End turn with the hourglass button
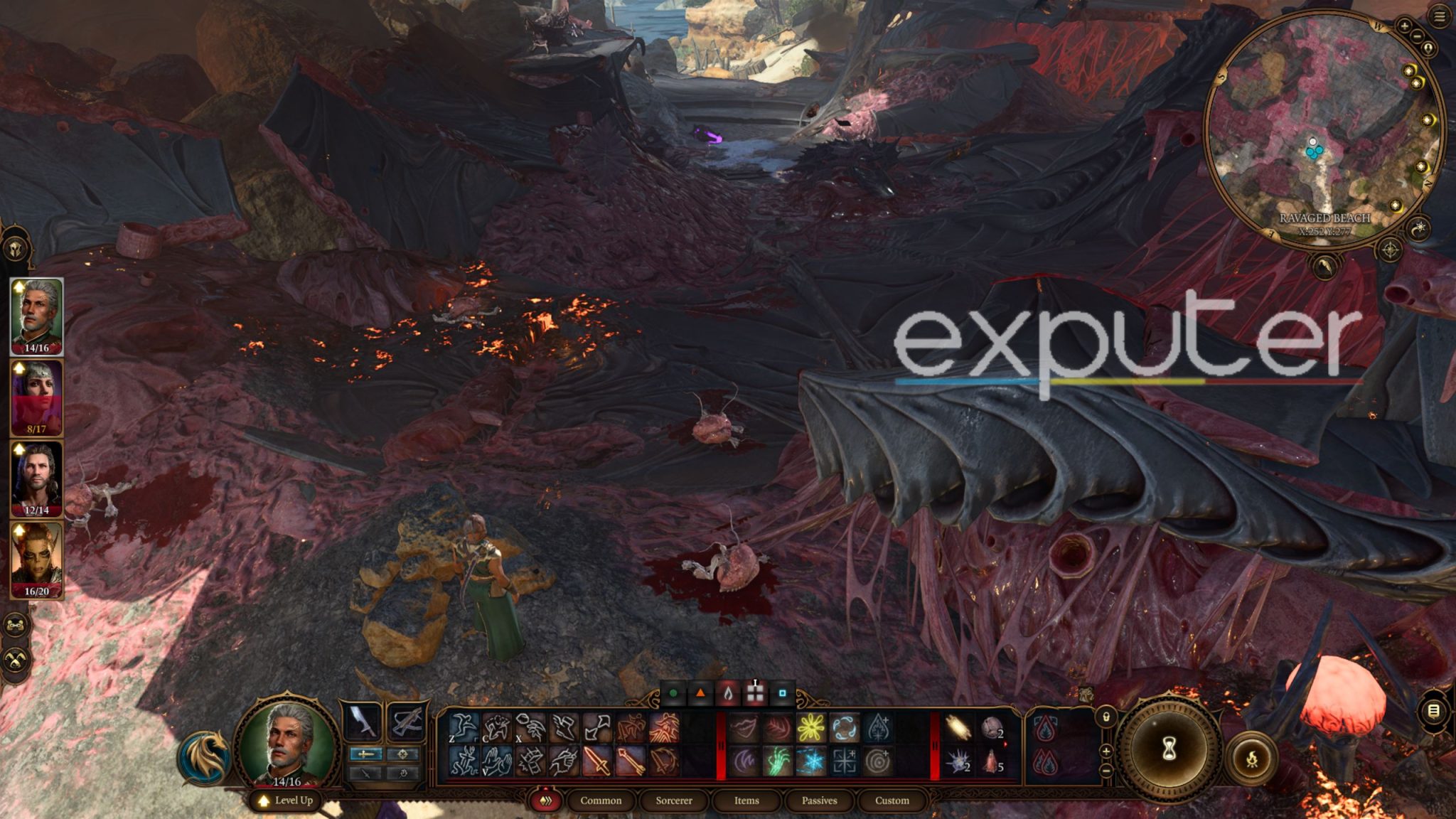1456x819 pixels. pos(1168,750)
